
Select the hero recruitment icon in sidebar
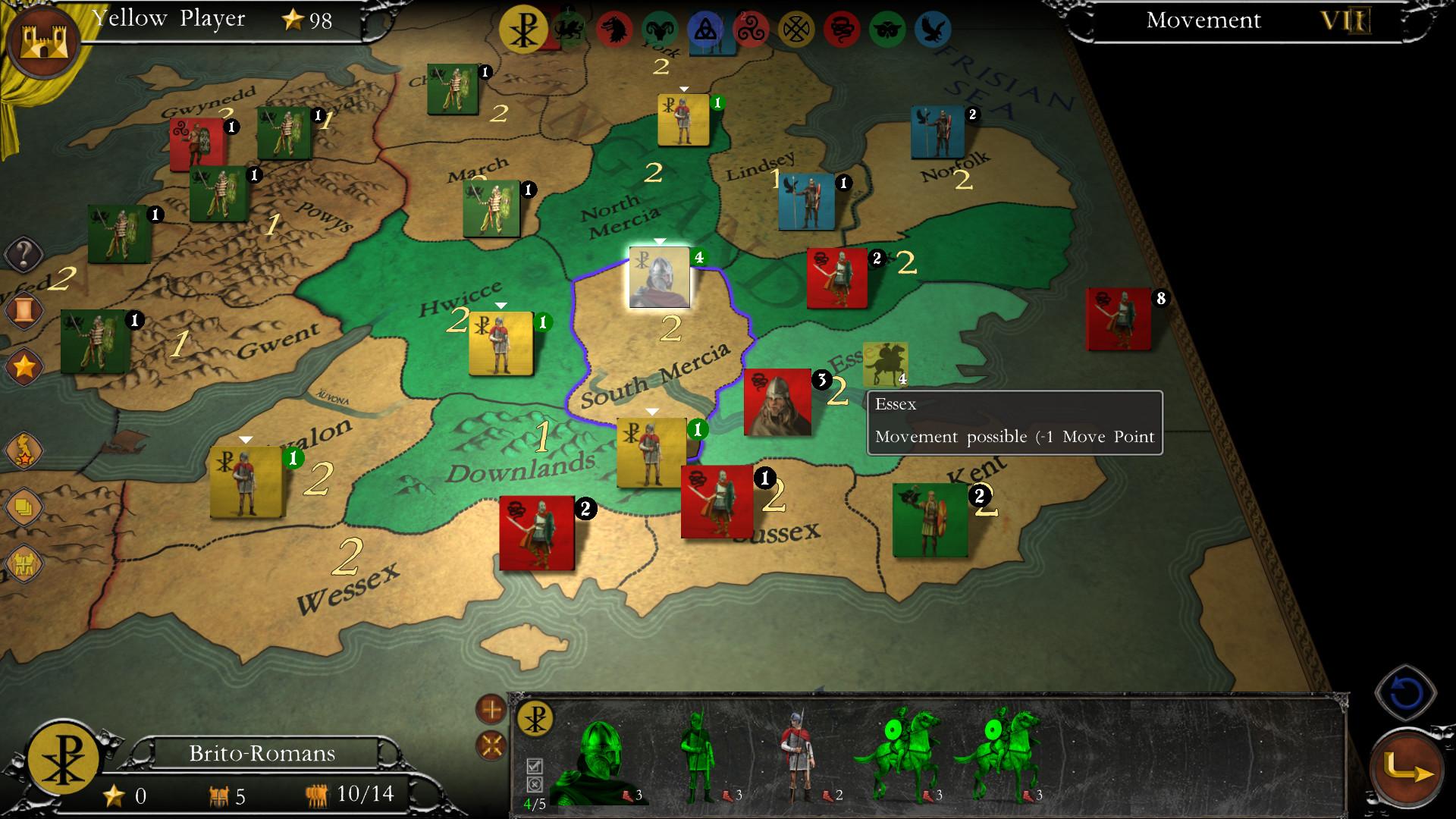[24, 449]
